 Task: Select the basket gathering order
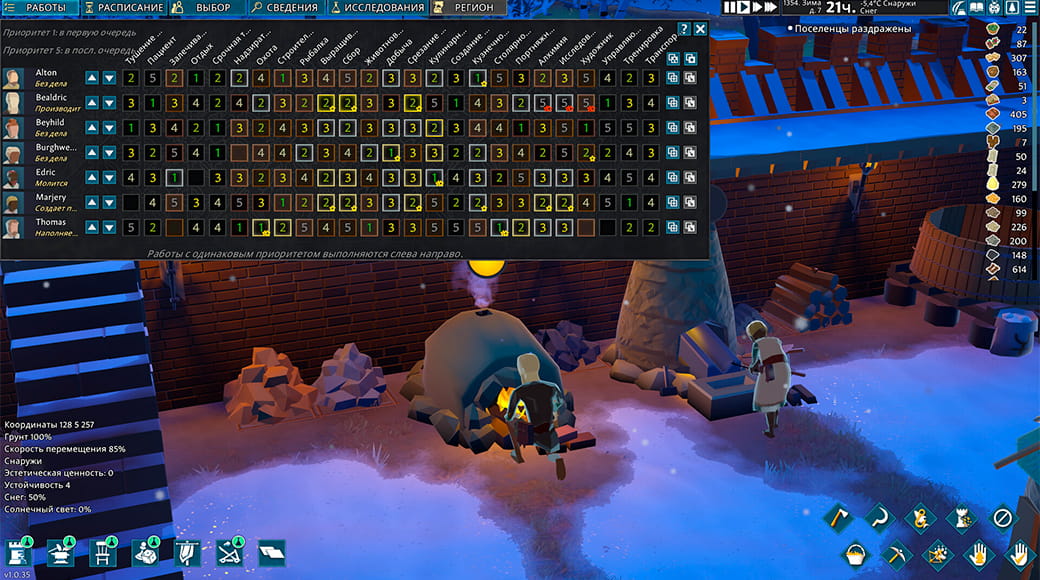pyautogui.click(x=855, y=552)
